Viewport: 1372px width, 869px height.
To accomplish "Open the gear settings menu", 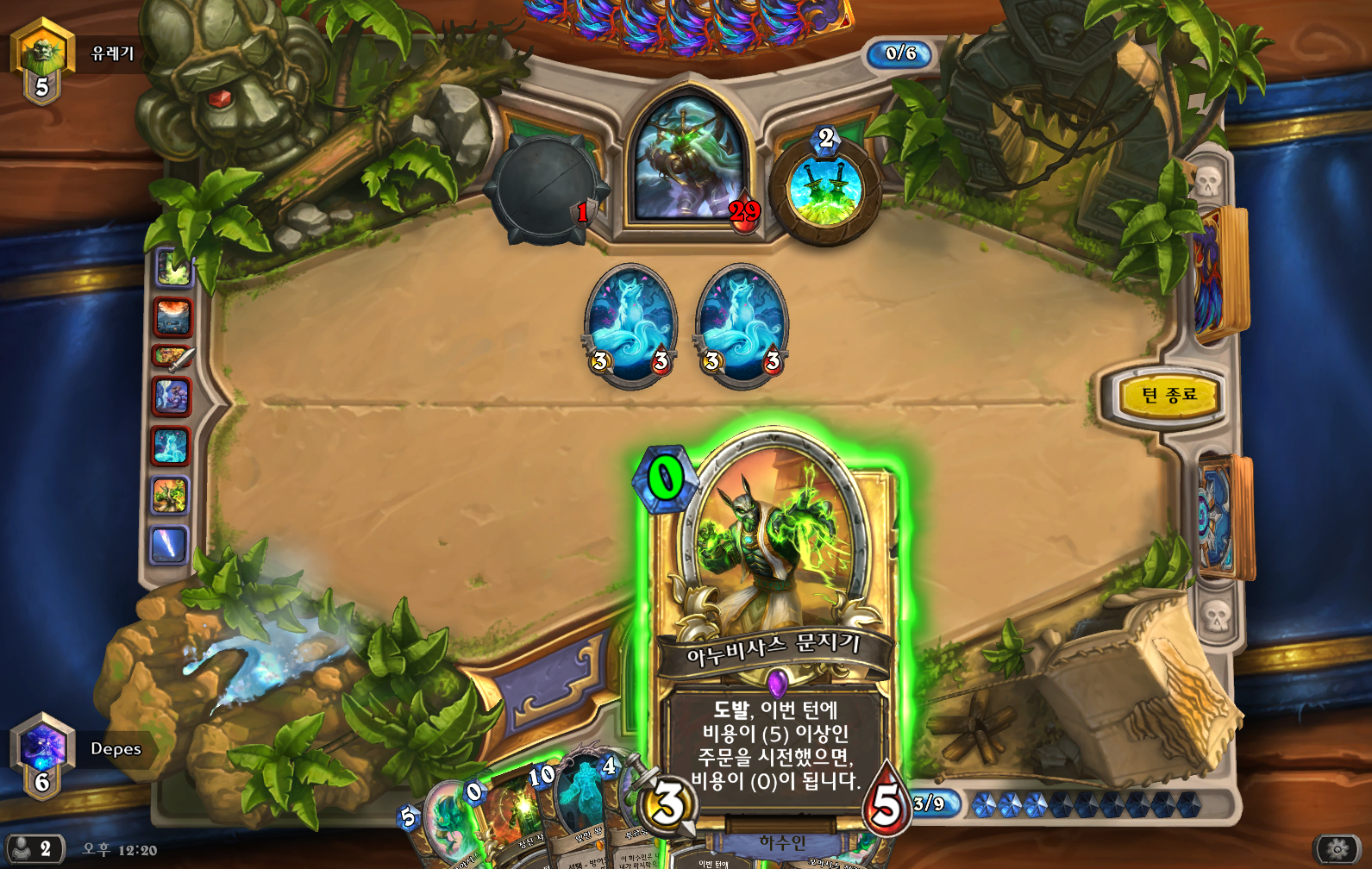I will (x=1338, y=849).
